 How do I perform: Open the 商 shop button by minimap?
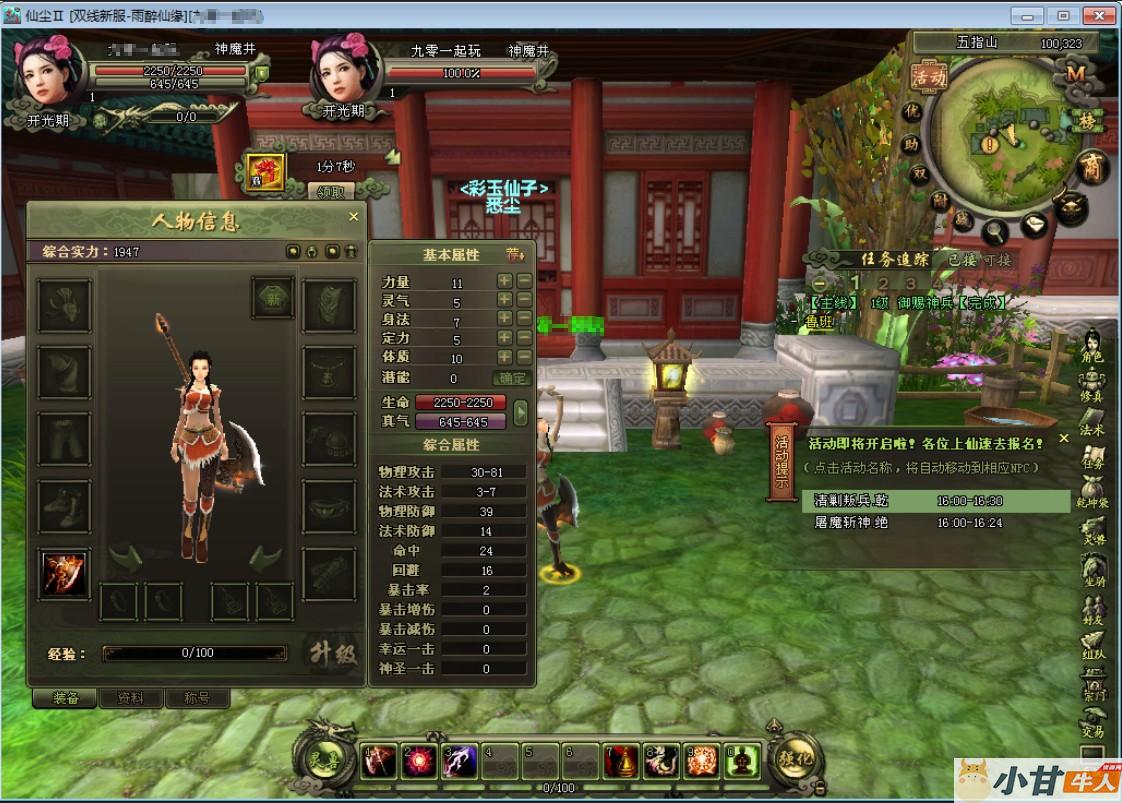[x=1094, y=167]
